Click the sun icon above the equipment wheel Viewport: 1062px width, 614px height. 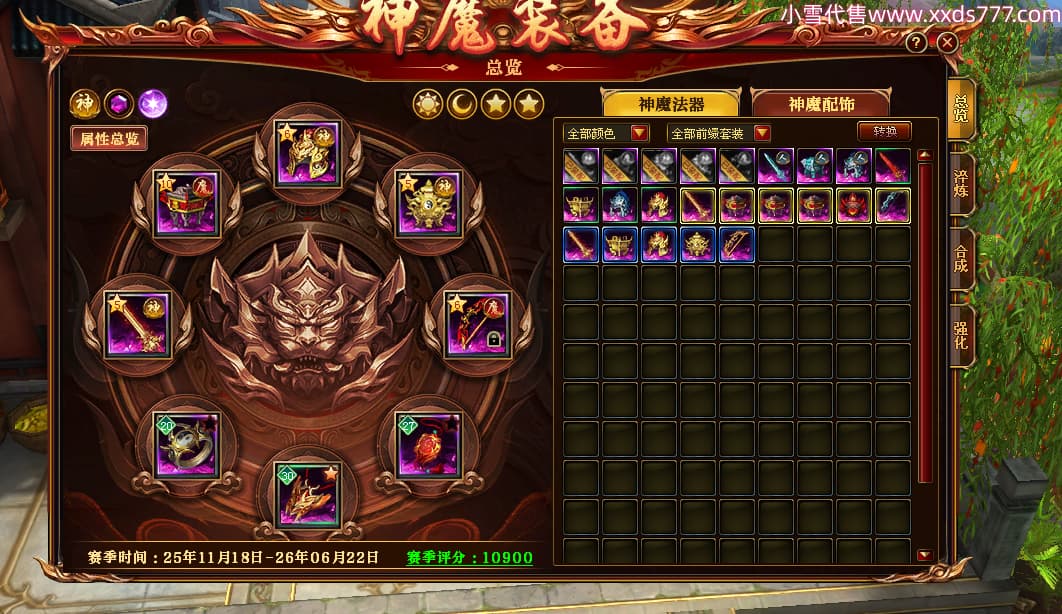tap(428, 103)
